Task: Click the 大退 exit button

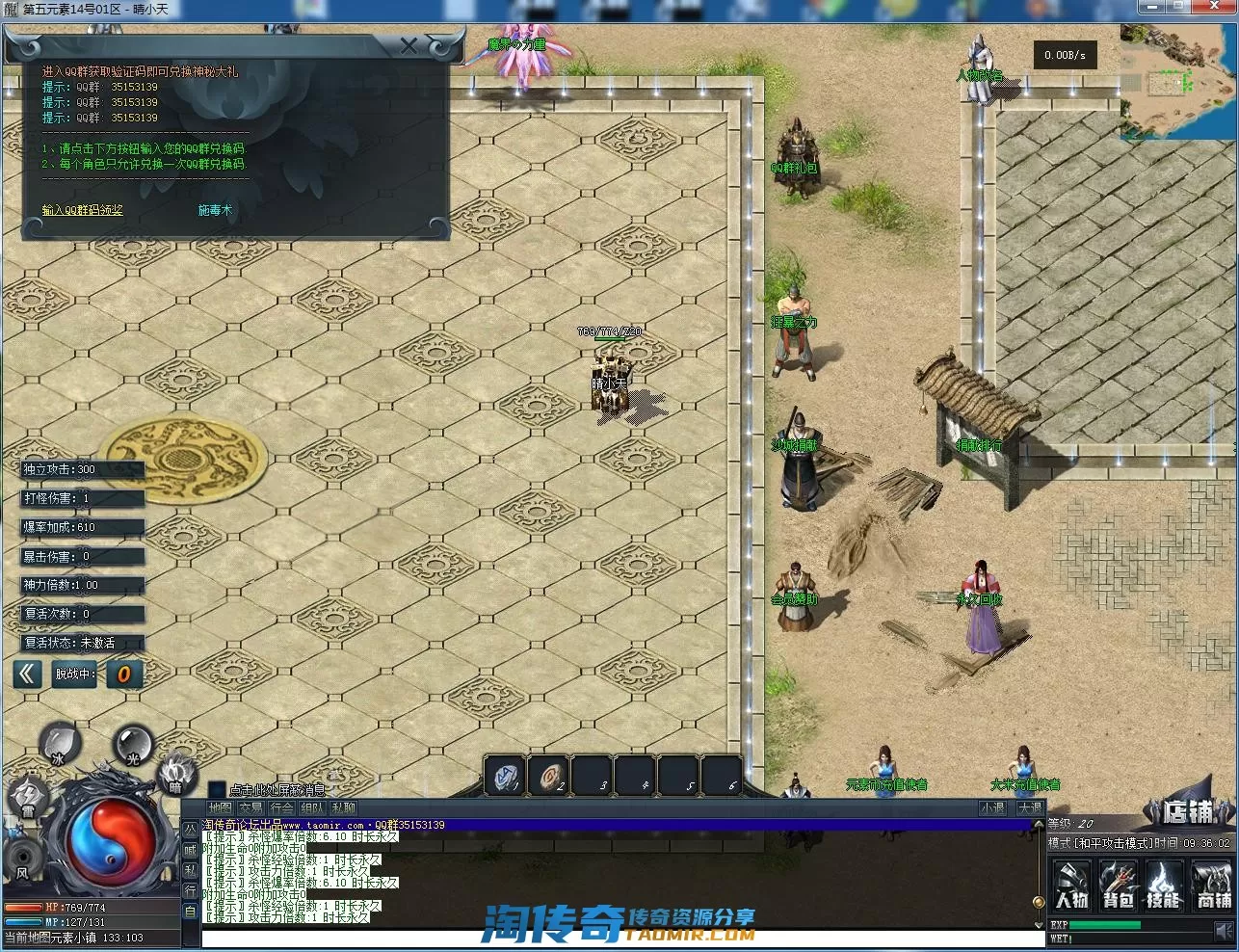Action: 1030,808
